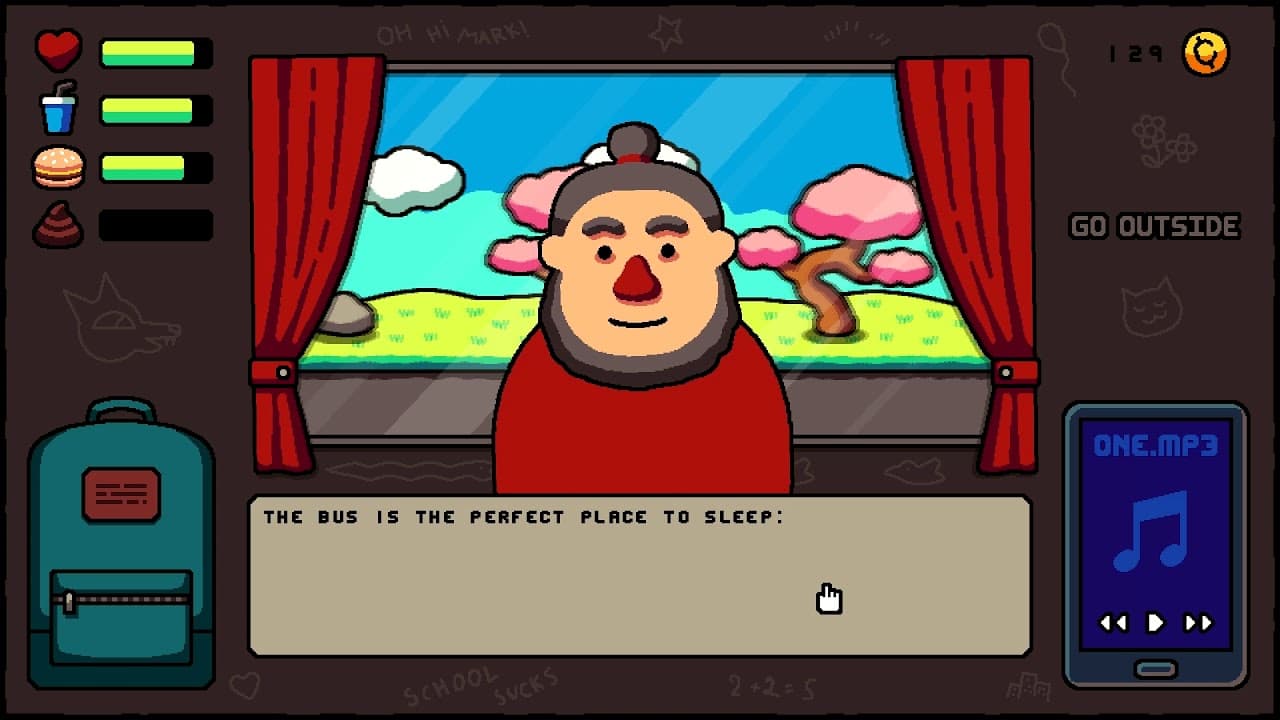Click GO OUTSIDE

[1154, 226]
